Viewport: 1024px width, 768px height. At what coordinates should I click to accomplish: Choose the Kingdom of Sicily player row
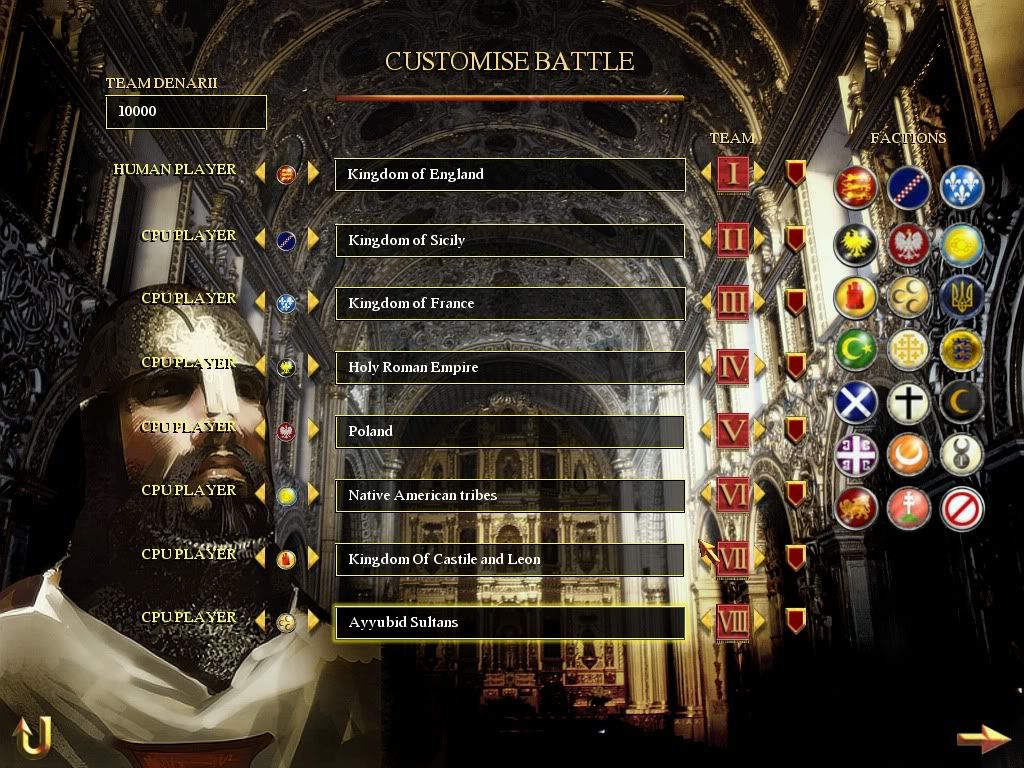pos(509,241)
